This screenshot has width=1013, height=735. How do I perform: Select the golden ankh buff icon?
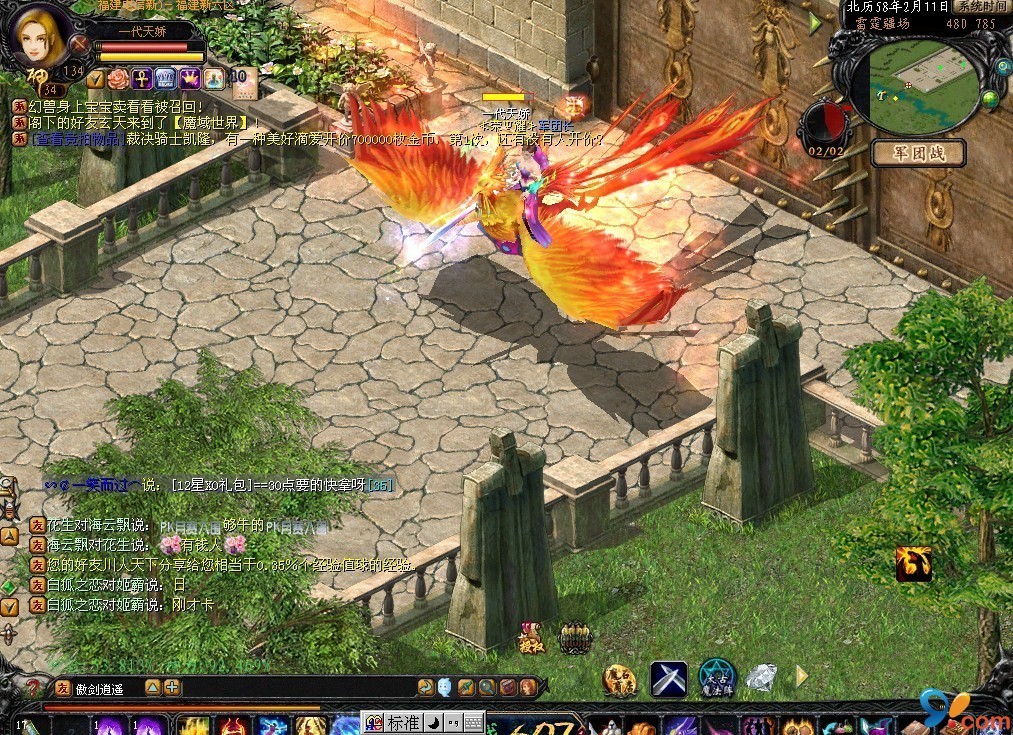click(x=142, y=78)
